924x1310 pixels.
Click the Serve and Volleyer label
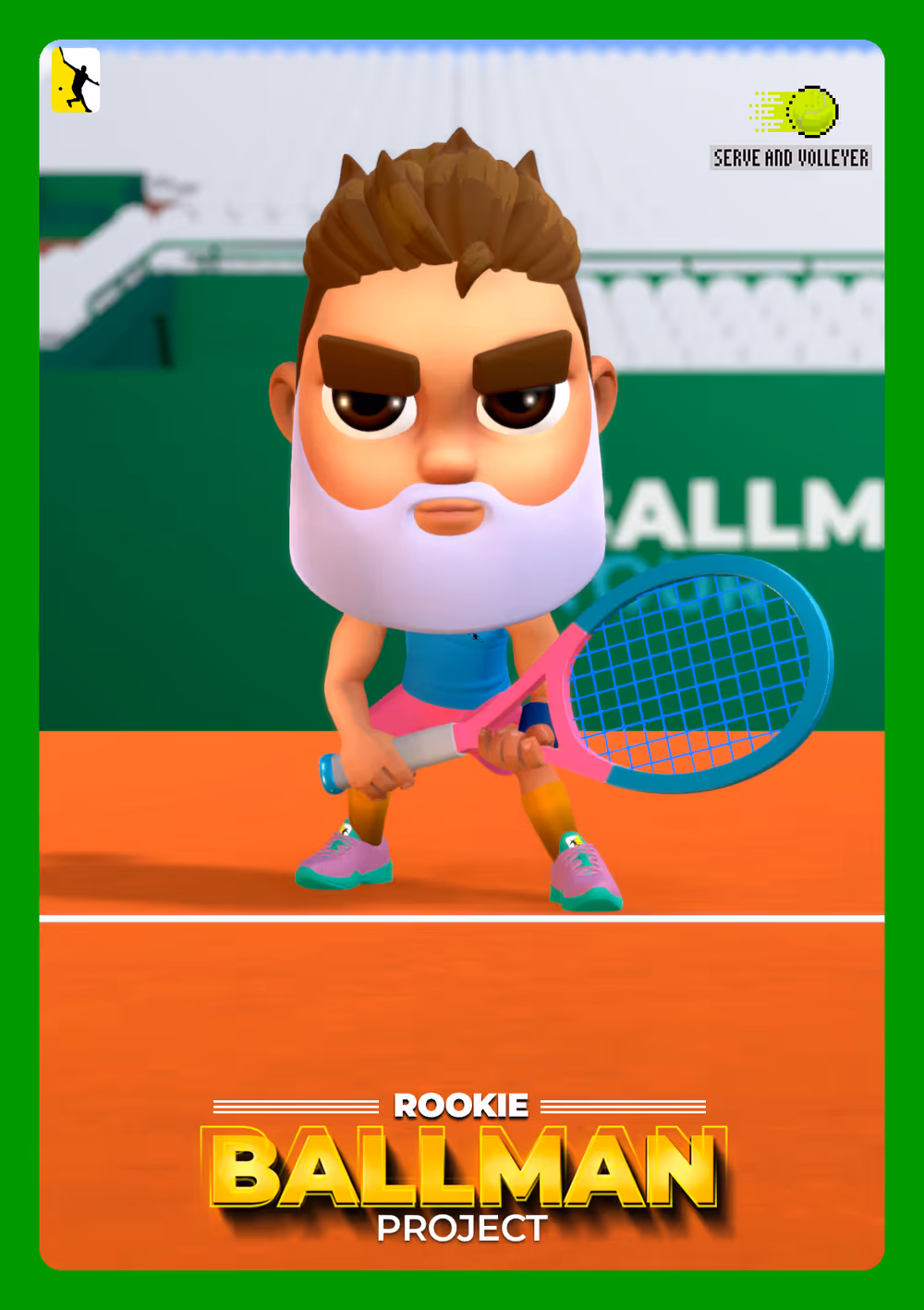[x=791, y=158]
